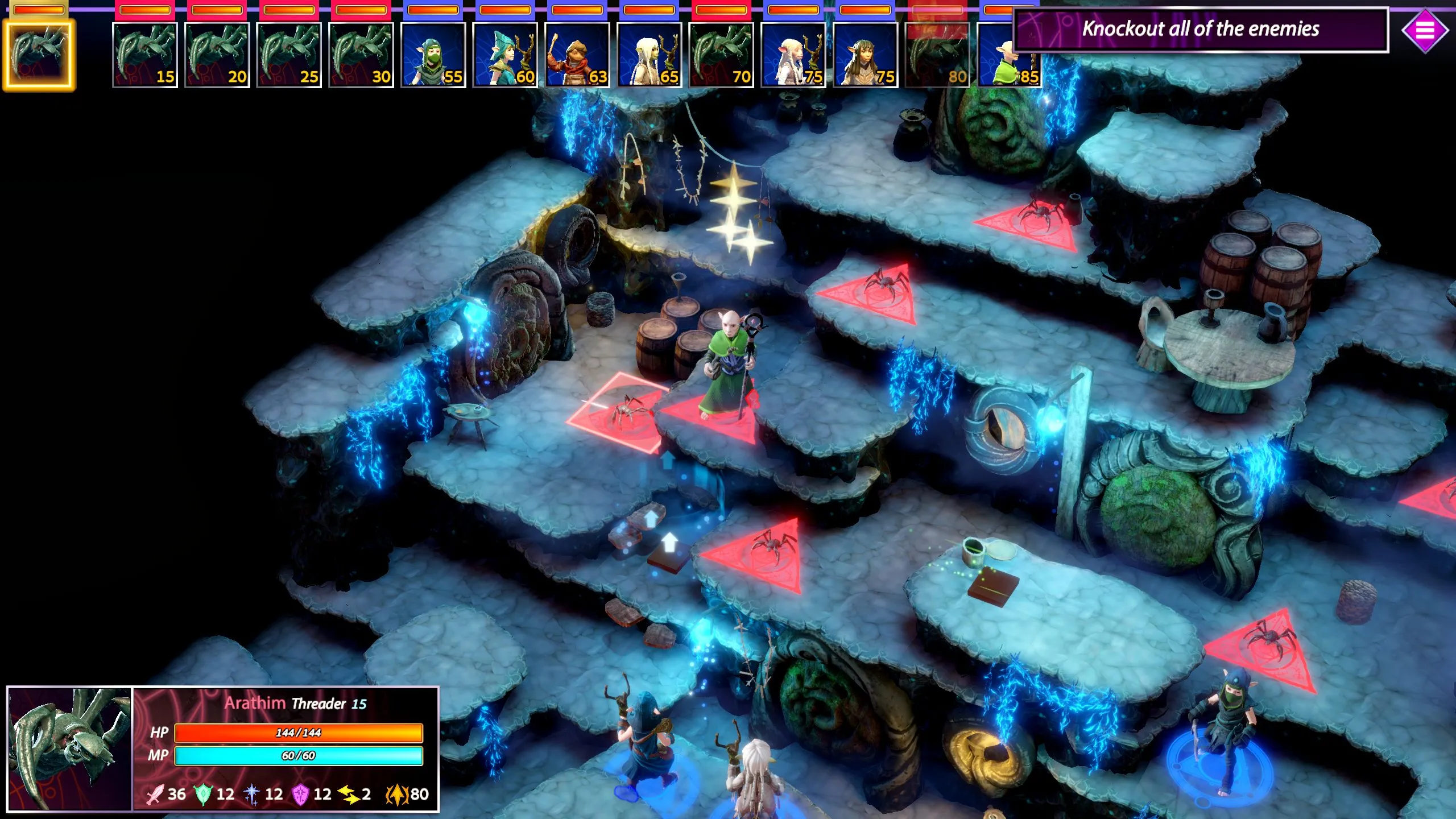Select the brown-haired Gelfling portrait numbered 75
1456x819 pixels.
(865, 55)
